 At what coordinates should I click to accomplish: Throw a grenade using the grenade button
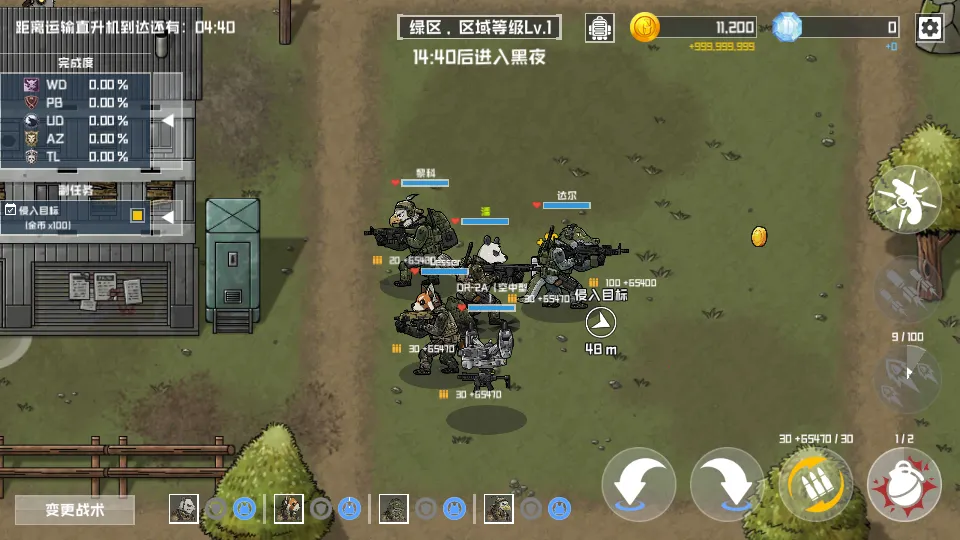tap(904, 485)
